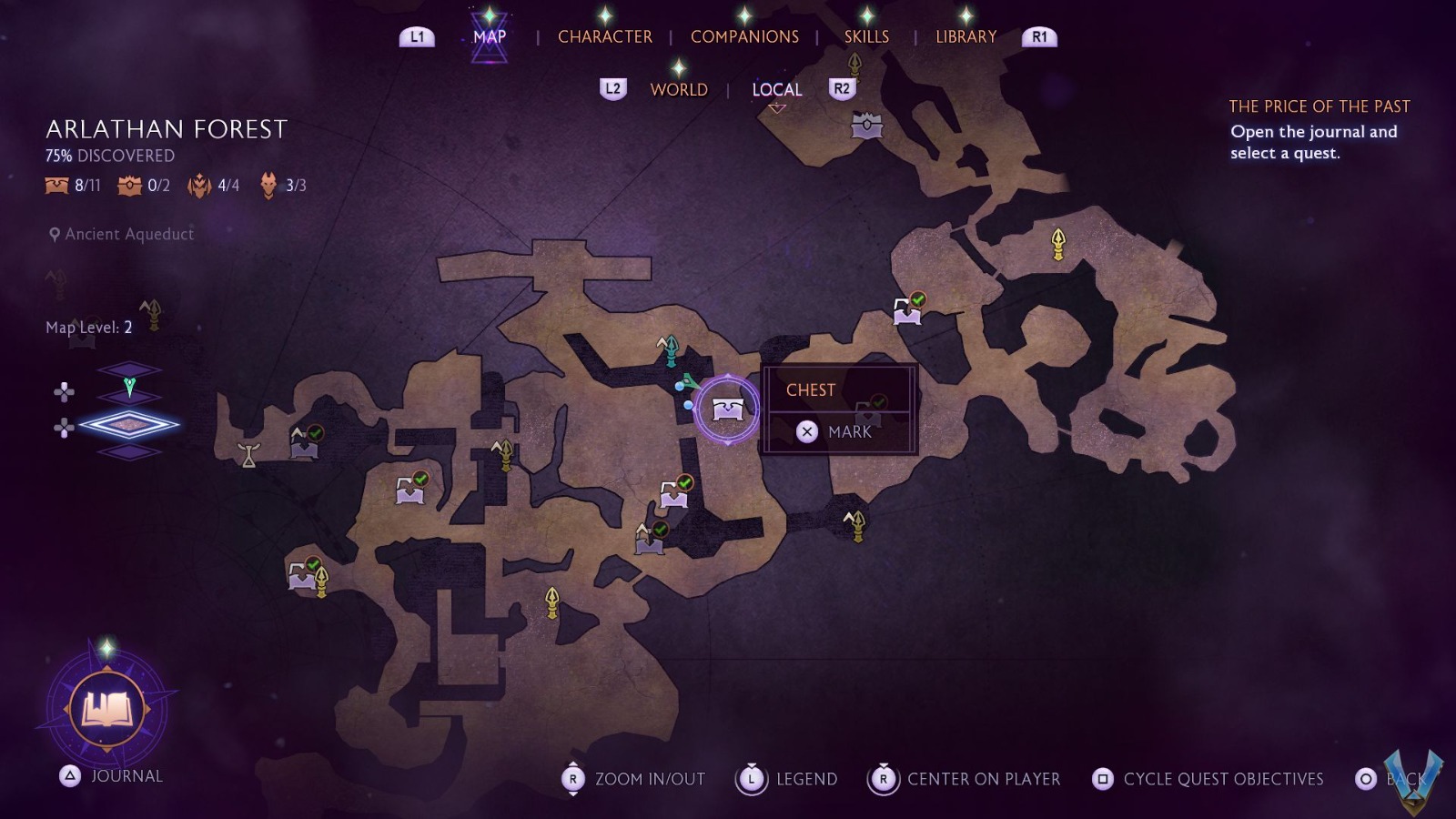
Task: Go to the Skills tab
Action: tap(866, 36)
